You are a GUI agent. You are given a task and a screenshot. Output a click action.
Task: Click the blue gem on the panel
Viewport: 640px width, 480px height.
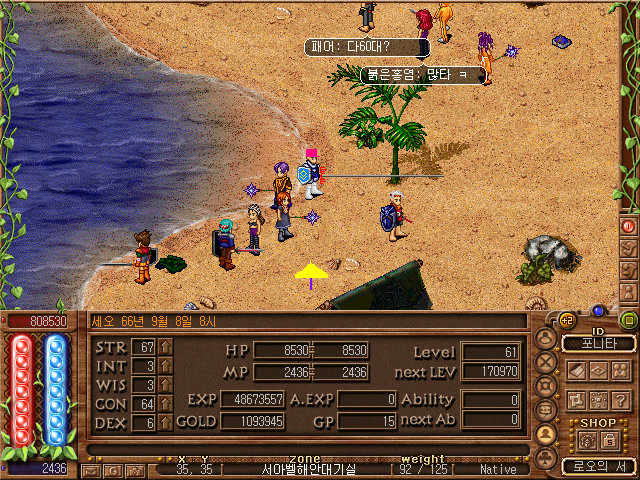tap(599, 310)
